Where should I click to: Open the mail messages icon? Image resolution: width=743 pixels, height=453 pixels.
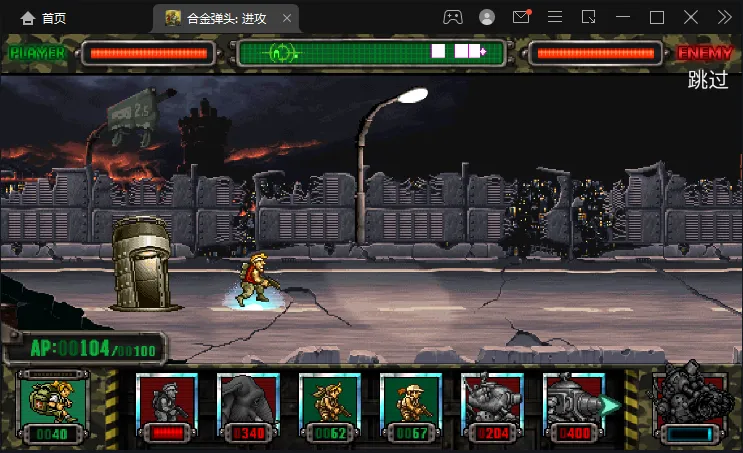tap(521, 17)
